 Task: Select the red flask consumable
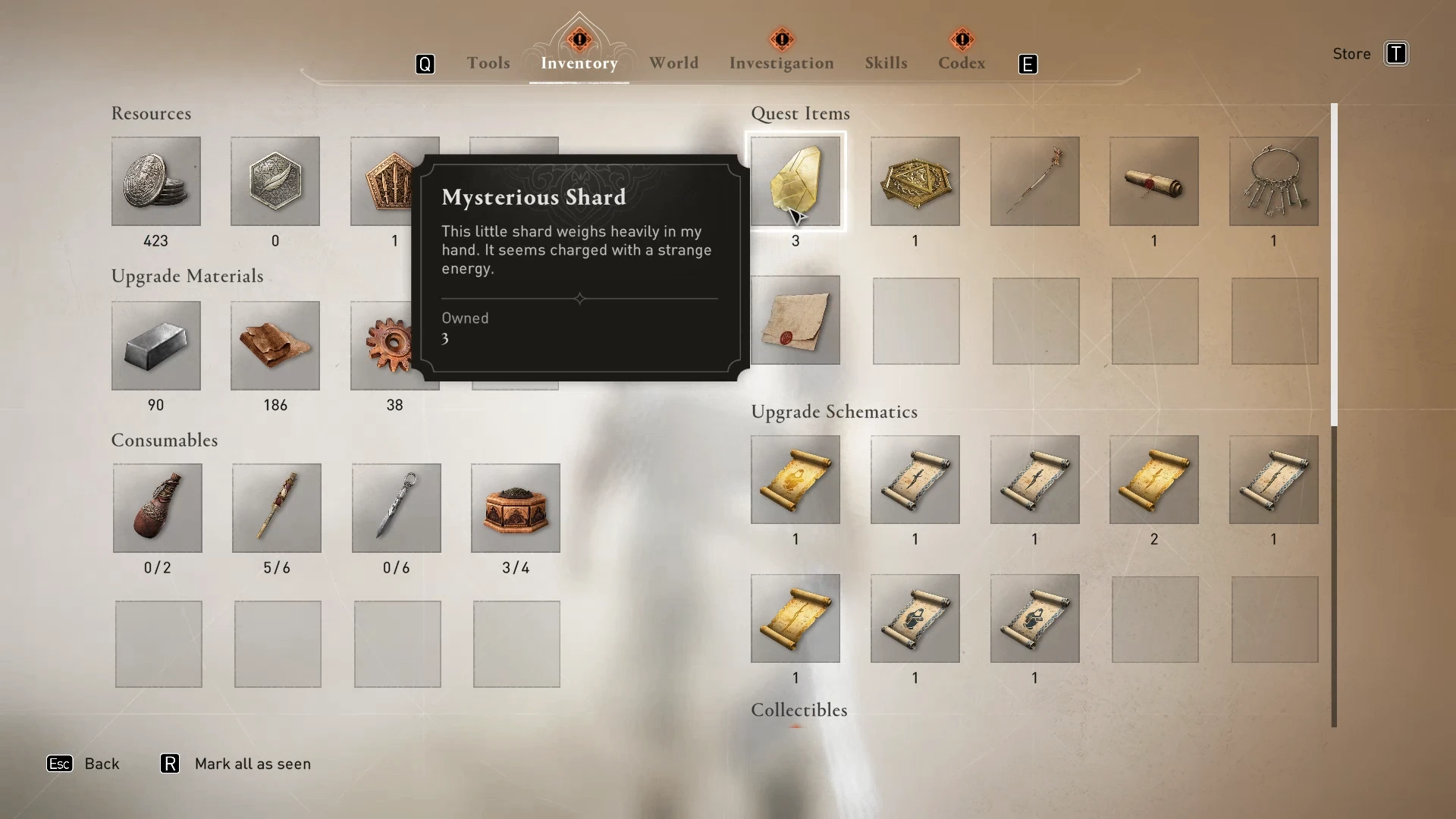tap(157, 507)
